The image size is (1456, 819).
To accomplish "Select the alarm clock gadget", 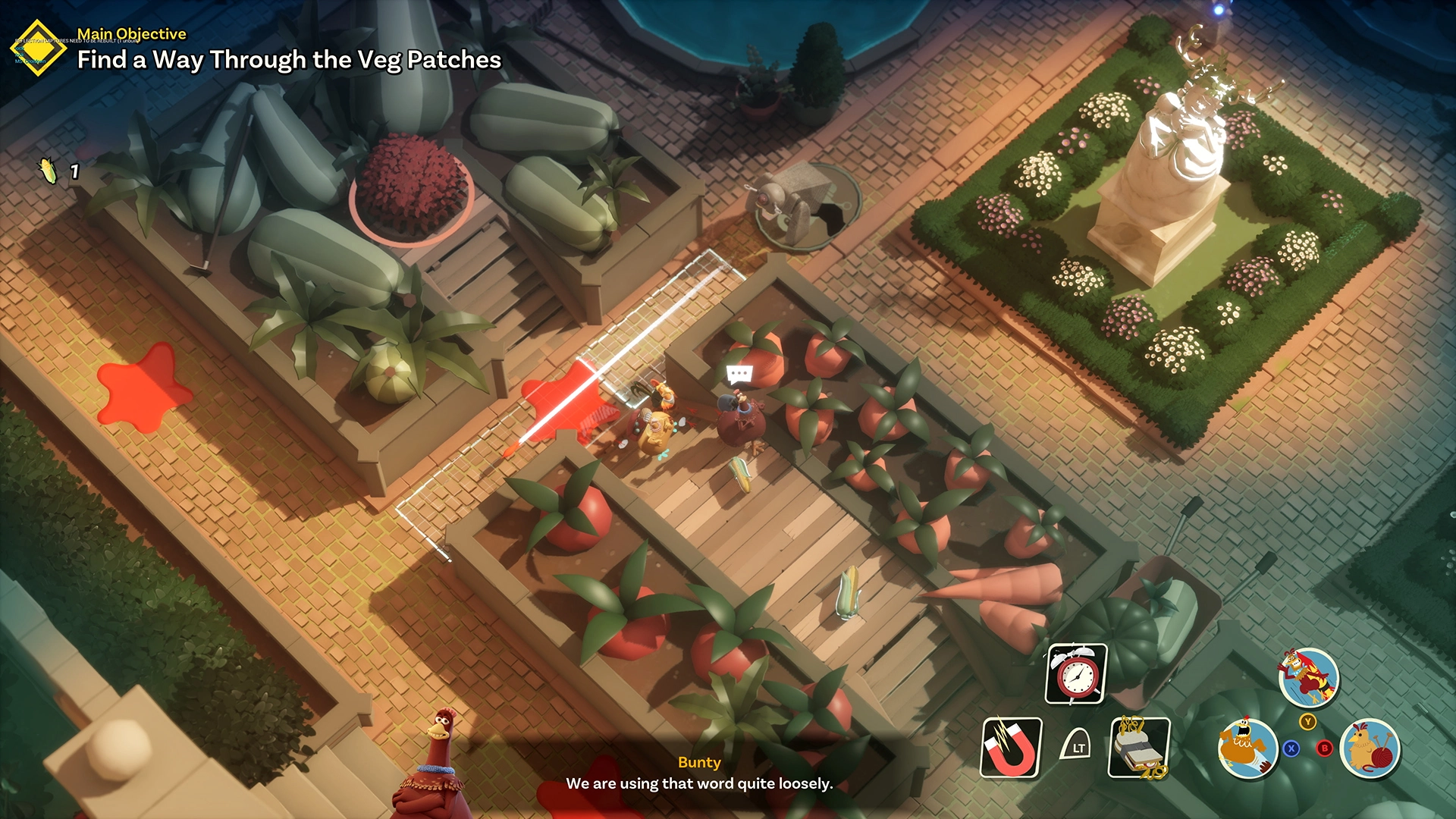I will [1076, 674].
